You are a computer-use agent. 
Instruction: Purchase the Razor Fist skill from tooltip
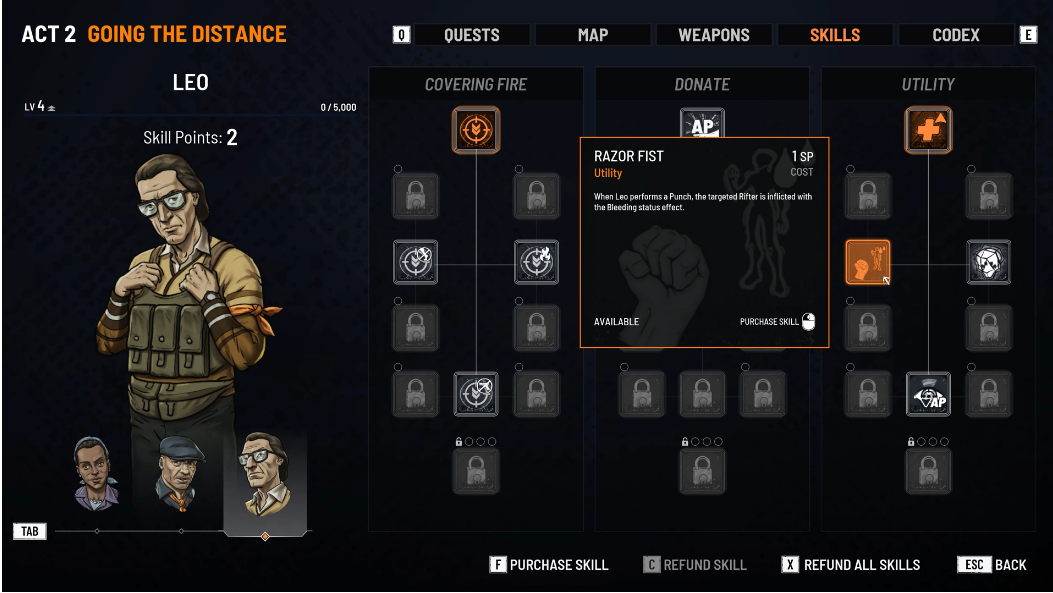coord(777,322)
